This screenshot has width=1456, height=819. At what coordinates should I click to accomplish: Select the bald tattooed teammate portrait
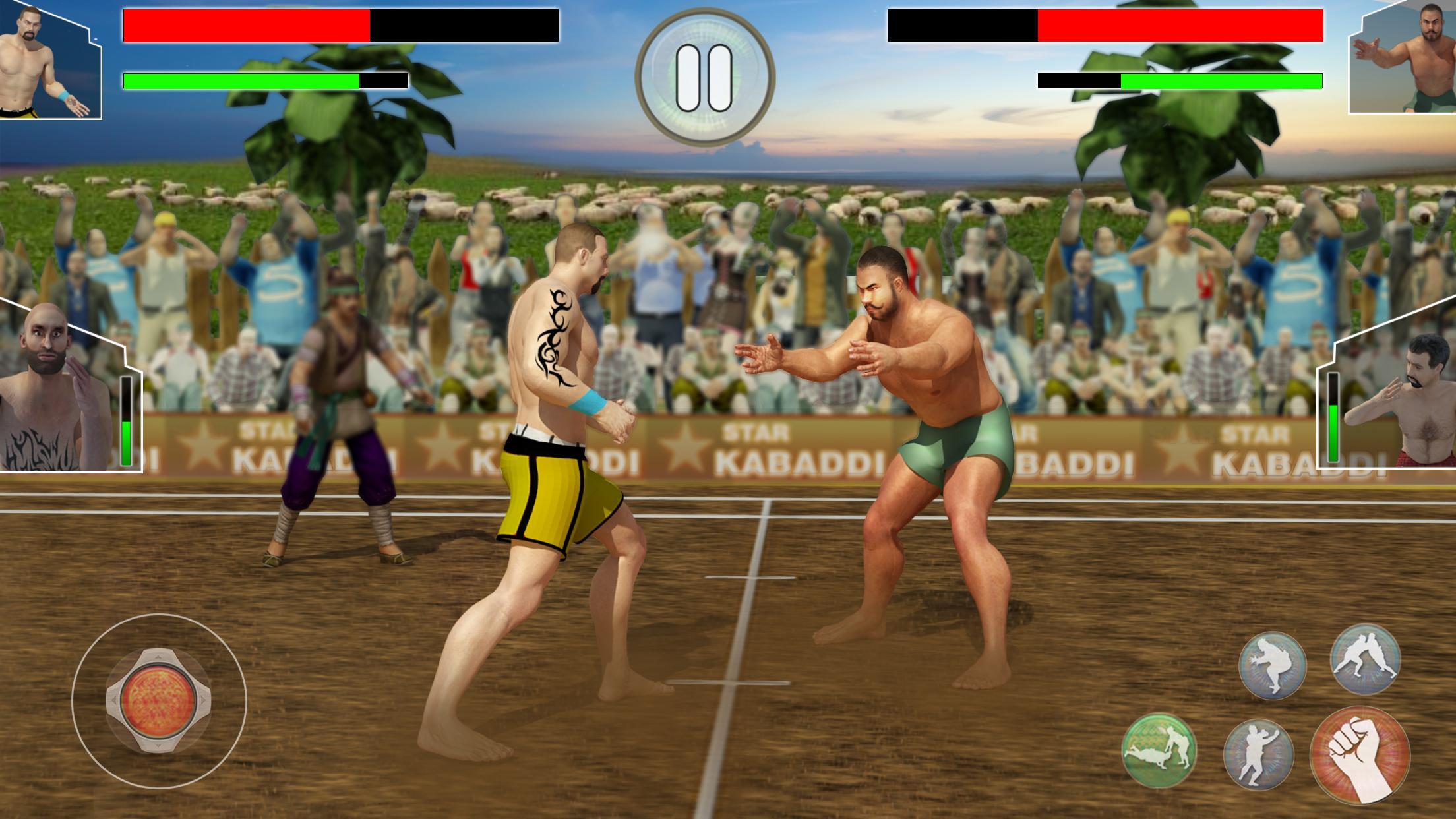pyautogui.click(x=59, y=389)
